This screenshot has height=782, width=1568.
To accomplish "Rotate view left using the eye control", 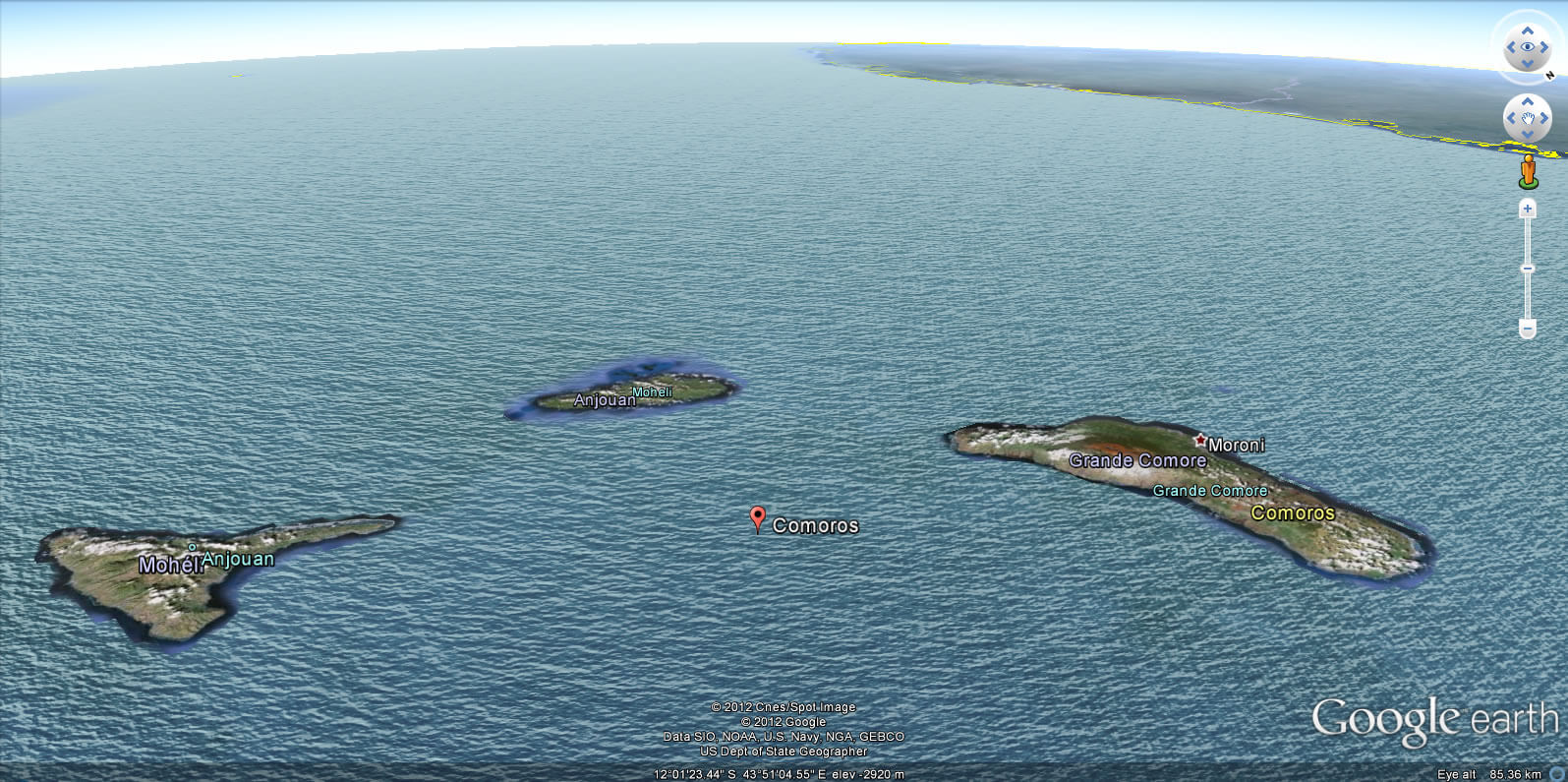I will (1511, 46).
